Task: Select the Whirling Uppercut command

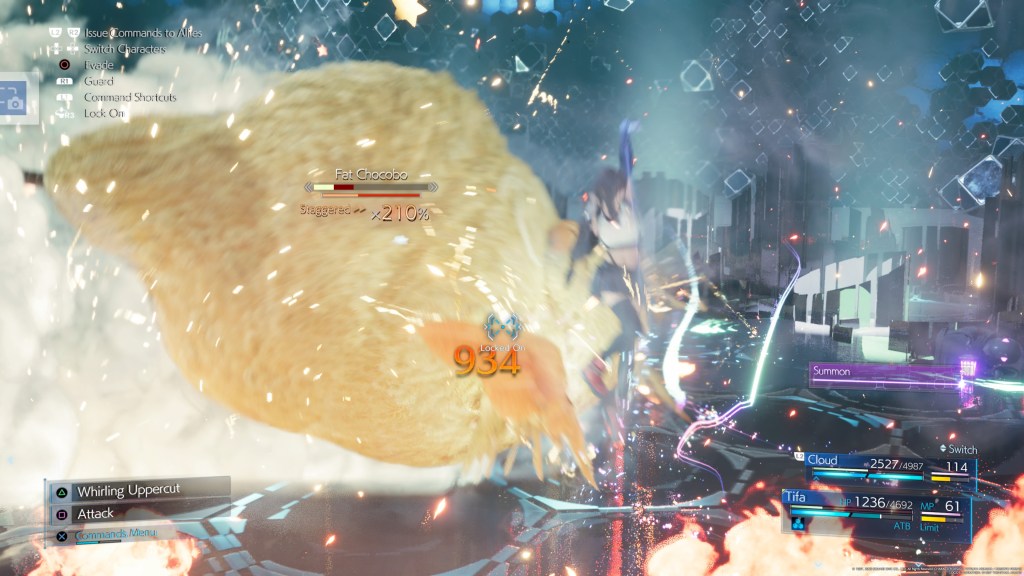Action: (137, 491)
